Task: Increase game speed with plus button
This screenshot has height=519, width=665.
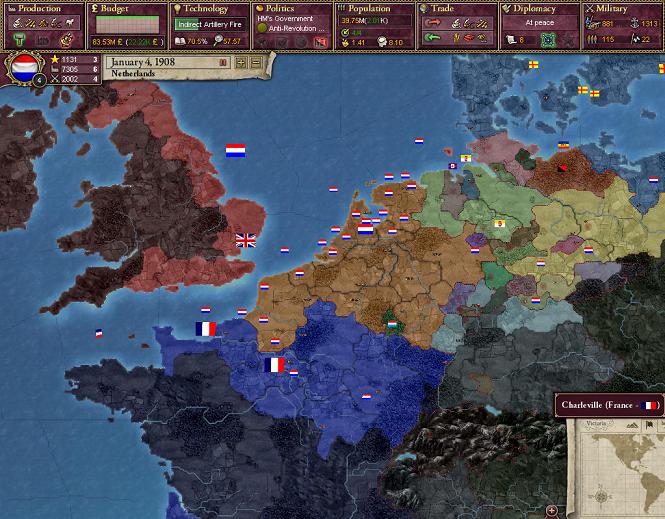Action: coord(241,62)
